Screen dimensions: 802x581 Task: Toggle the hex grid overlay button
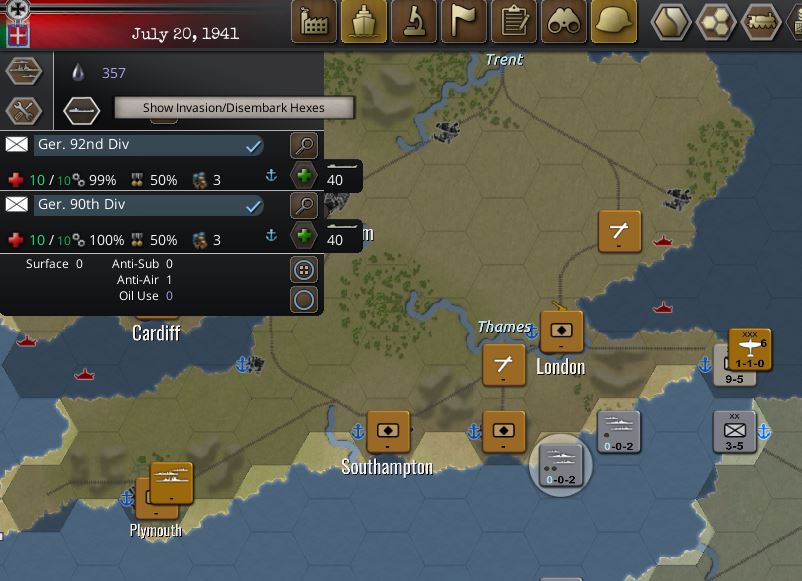[717, 21]
